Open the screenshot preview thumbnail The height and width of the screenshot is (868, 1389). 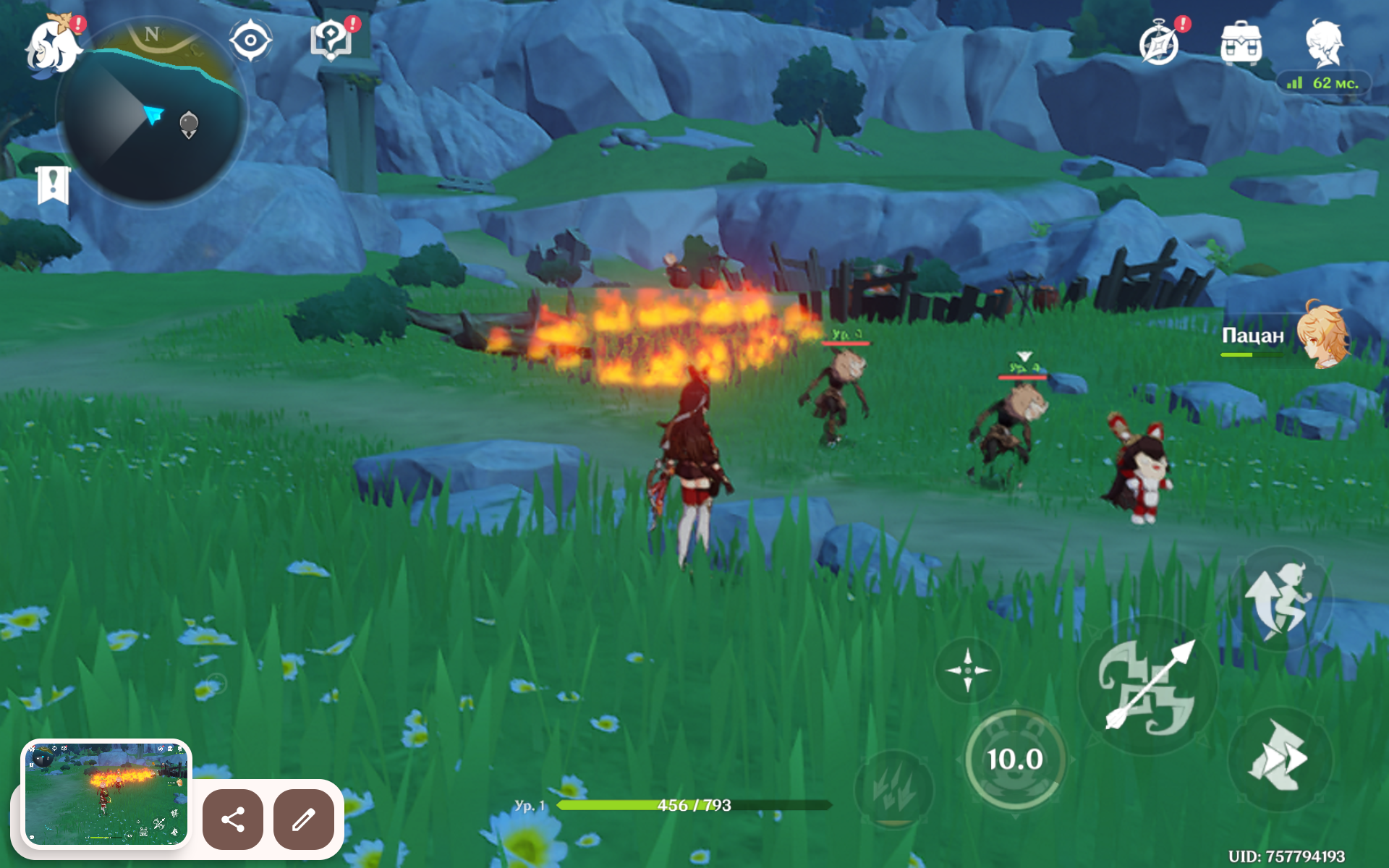pos(106,793)
